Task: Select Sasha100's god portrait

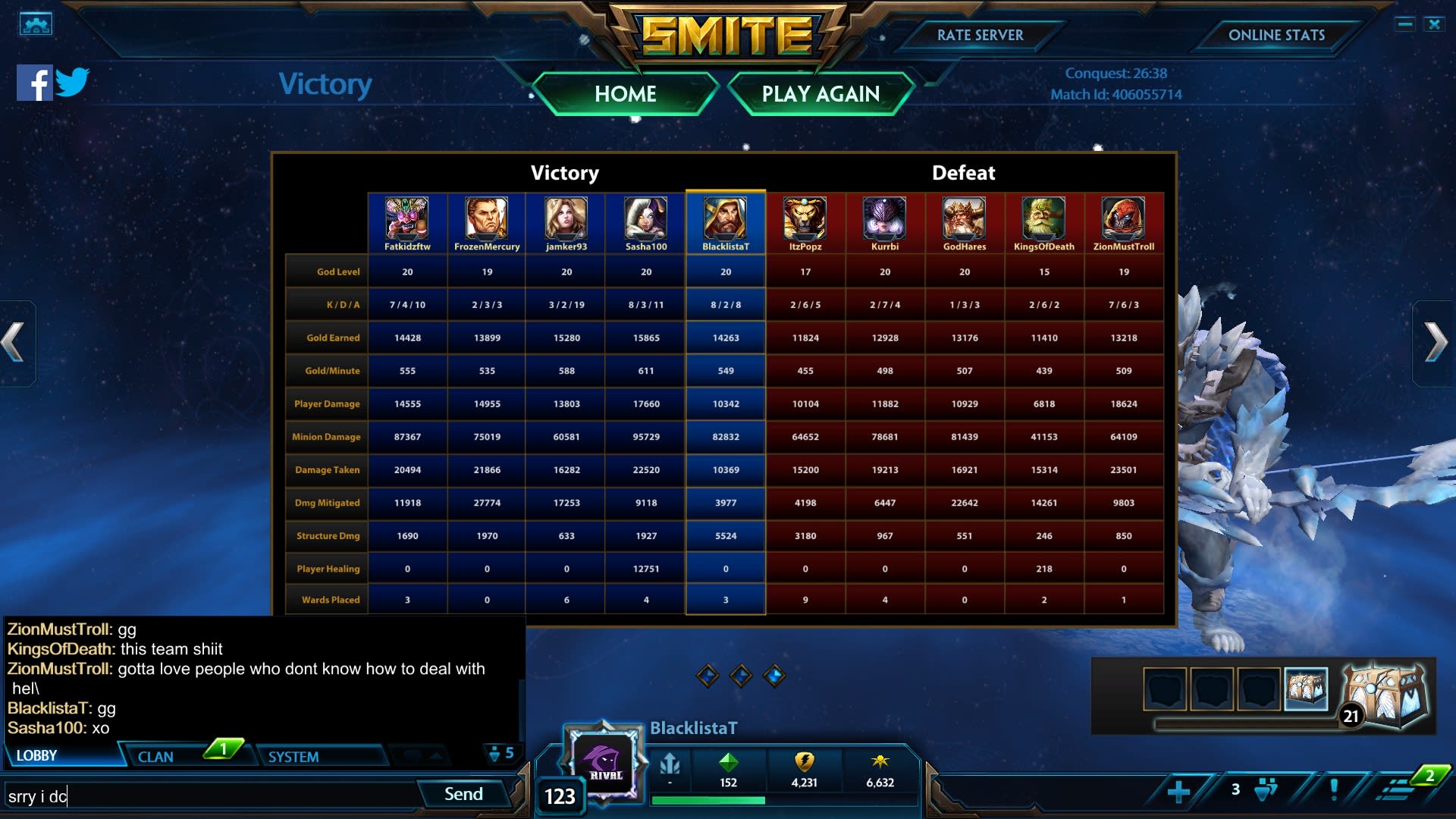Action: 646,218
